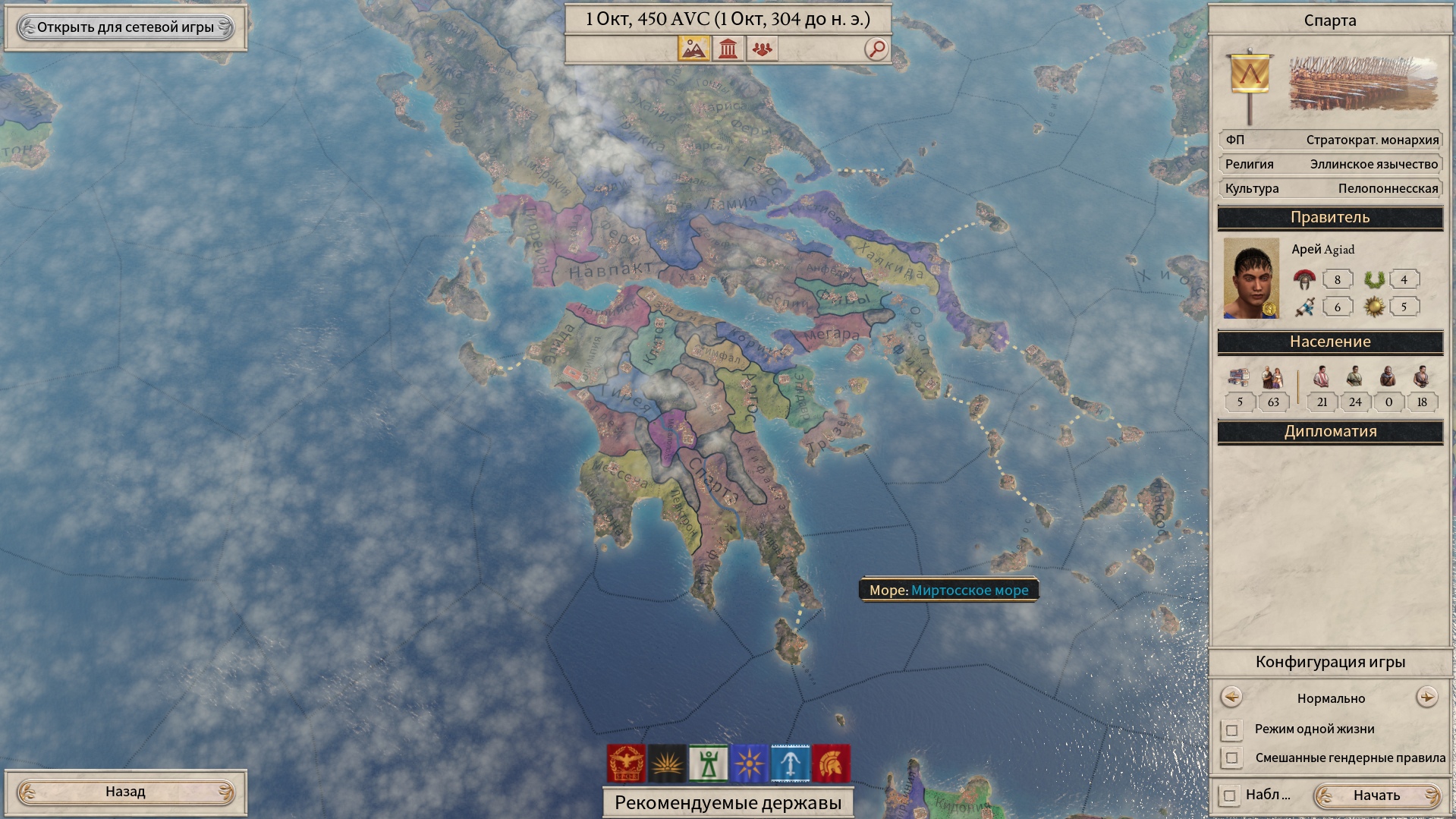Go back with the "Назад" button
Image resolution: width=1456 pixels, height=819 pixels.
125,792
